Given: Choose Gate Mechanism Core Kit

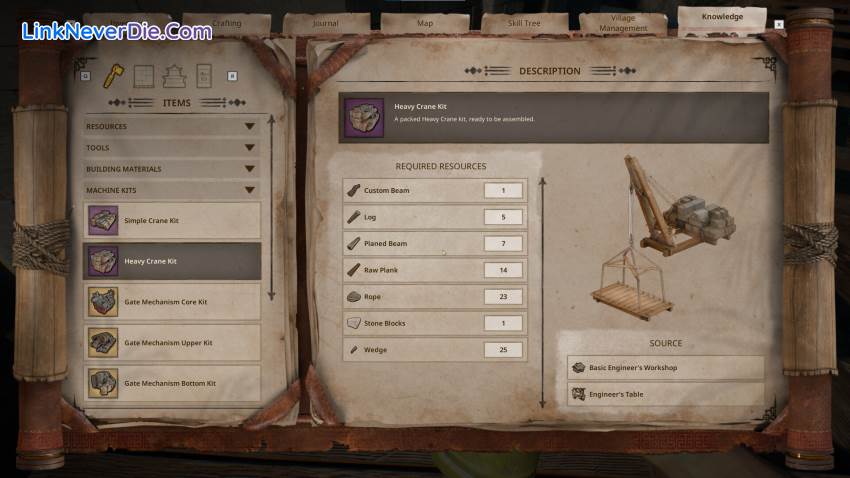Looking at the screenshot, I should [x=172, y=302].
